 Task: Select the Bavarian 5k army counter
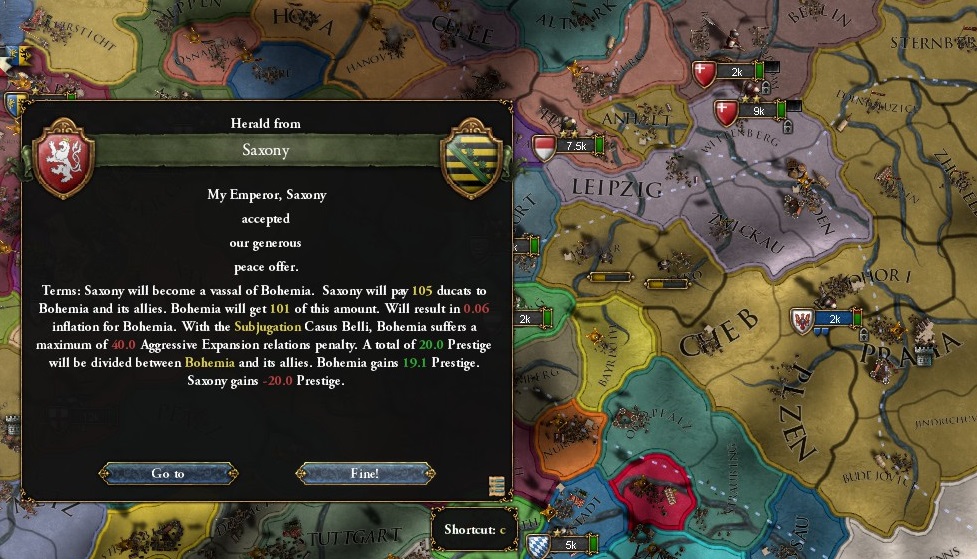pyautogui.click(x=570, y=545)
